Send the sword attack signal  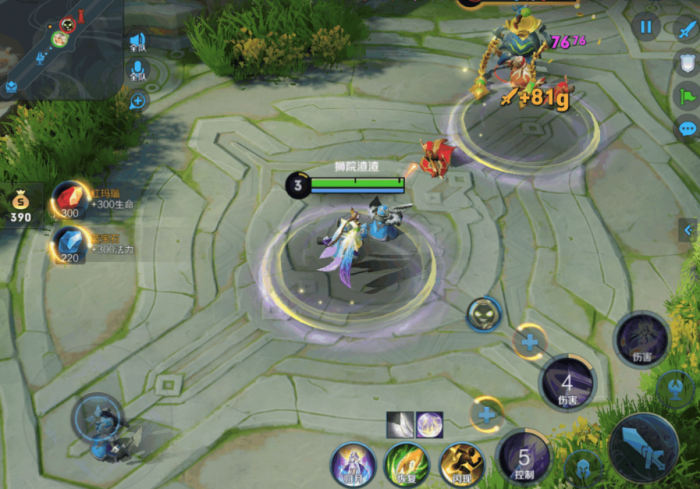point(687,29)
